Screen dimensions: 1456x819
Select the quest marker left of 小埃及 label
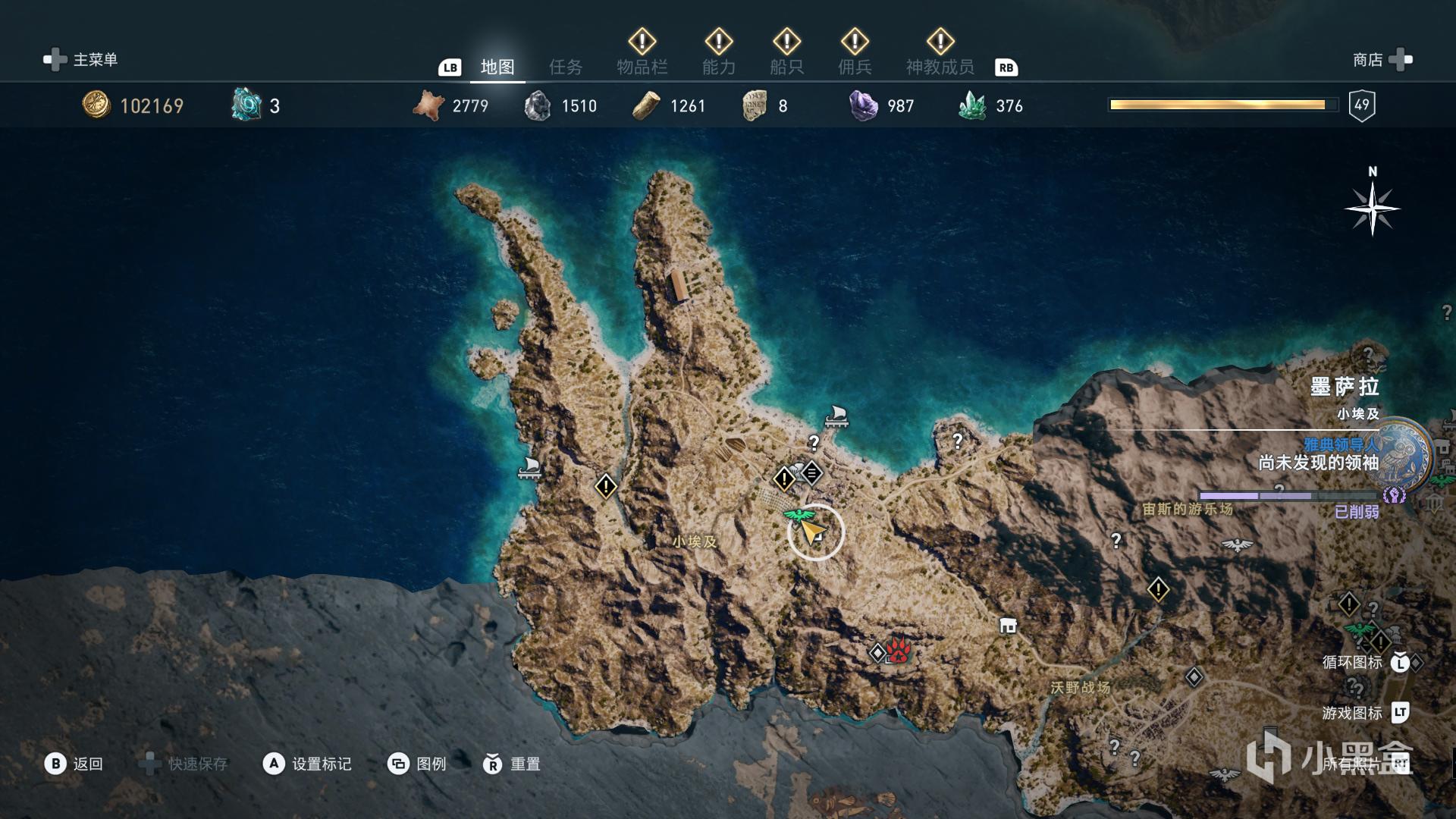coord(606,485)
